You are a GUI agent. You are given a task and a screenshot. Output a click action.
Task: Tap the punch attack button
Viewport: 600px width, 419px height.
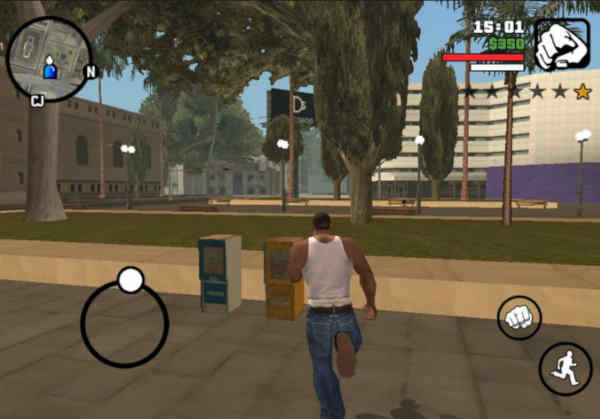519,317
